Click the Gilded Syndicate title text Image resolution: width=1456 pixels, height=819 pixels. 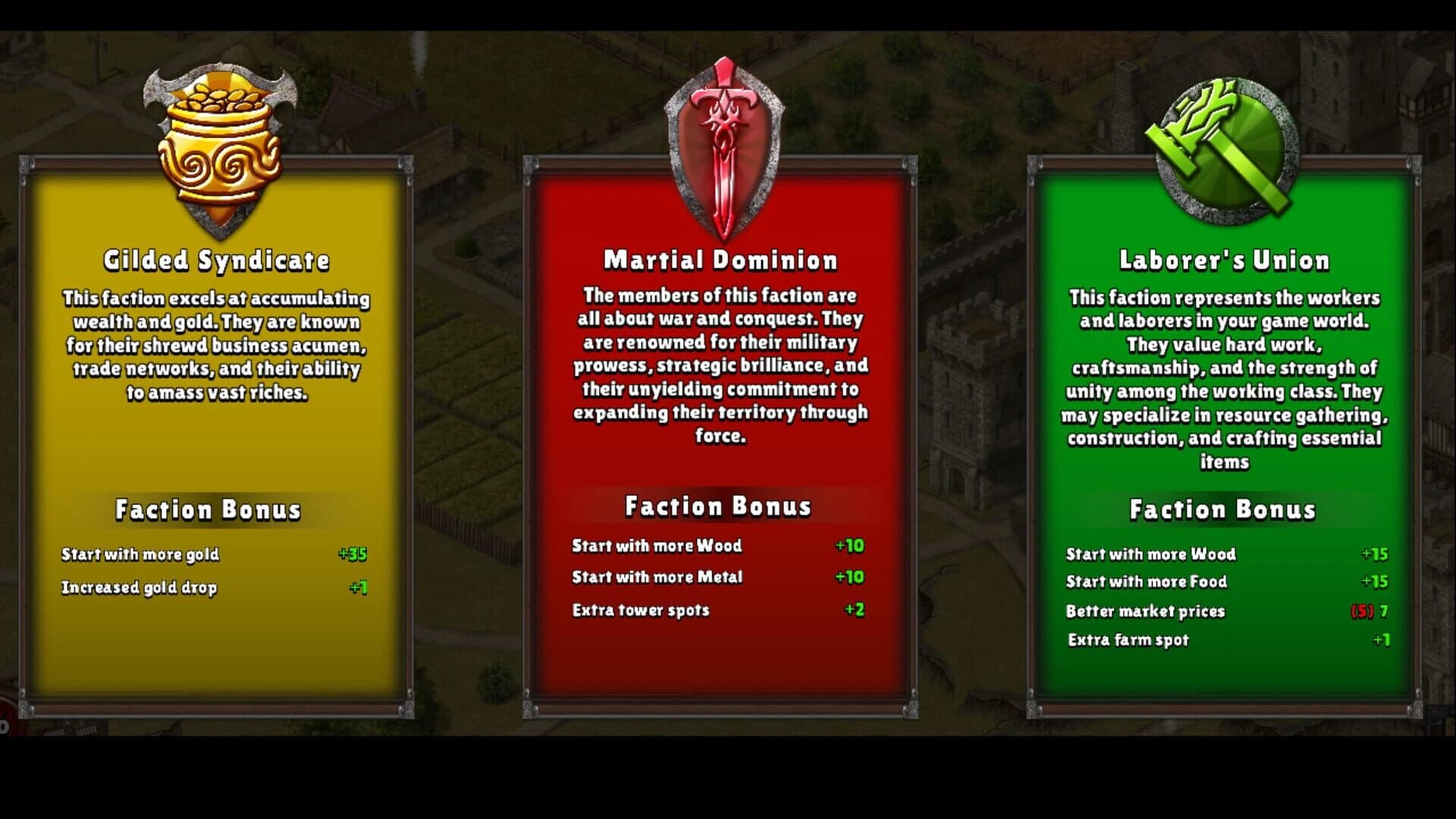[218, 259]
